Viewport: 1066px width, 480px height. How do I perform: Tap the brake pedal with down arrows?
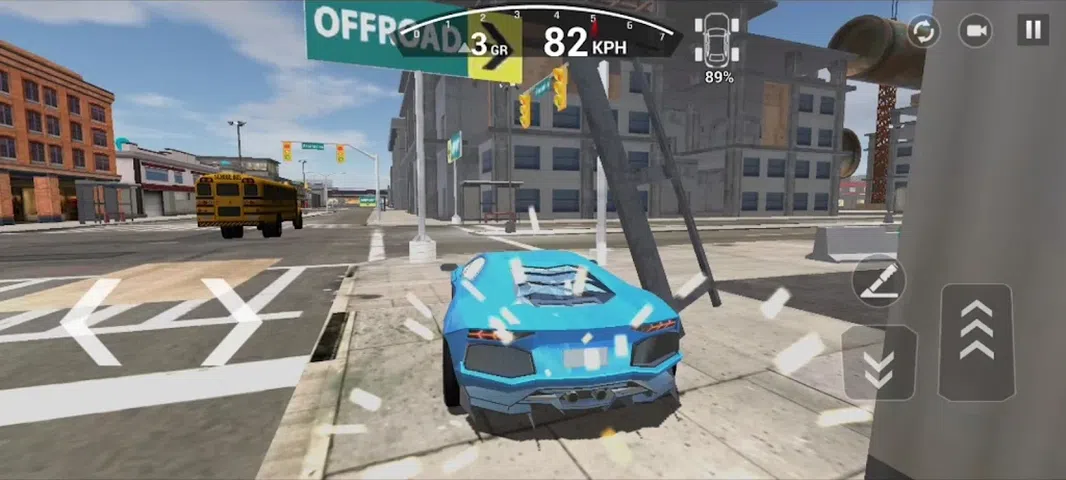pos(879,363)
